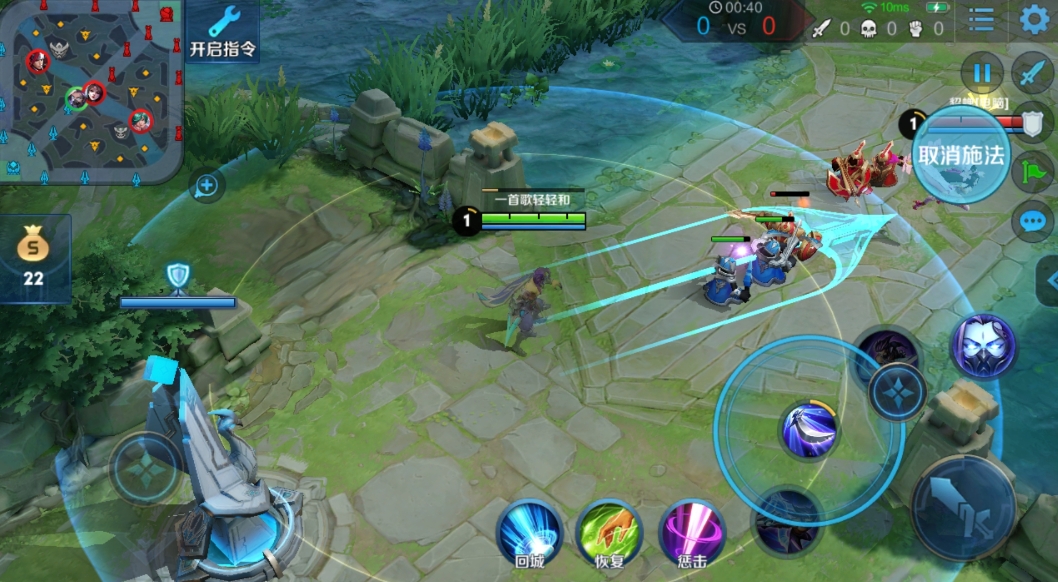The width and height of the screenshot is (1058, 582).
Task: Click the 开启指令 wrench button
Action: (x=222, y=31)
